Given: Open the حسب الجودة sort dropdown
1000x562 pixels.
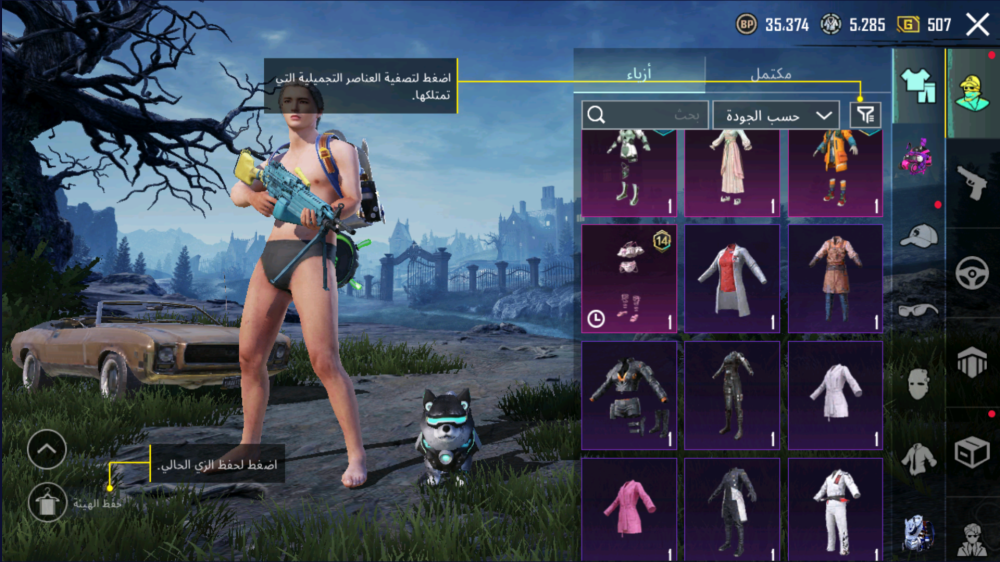Looking at the screenshot, I should click(x=776, y=115).
